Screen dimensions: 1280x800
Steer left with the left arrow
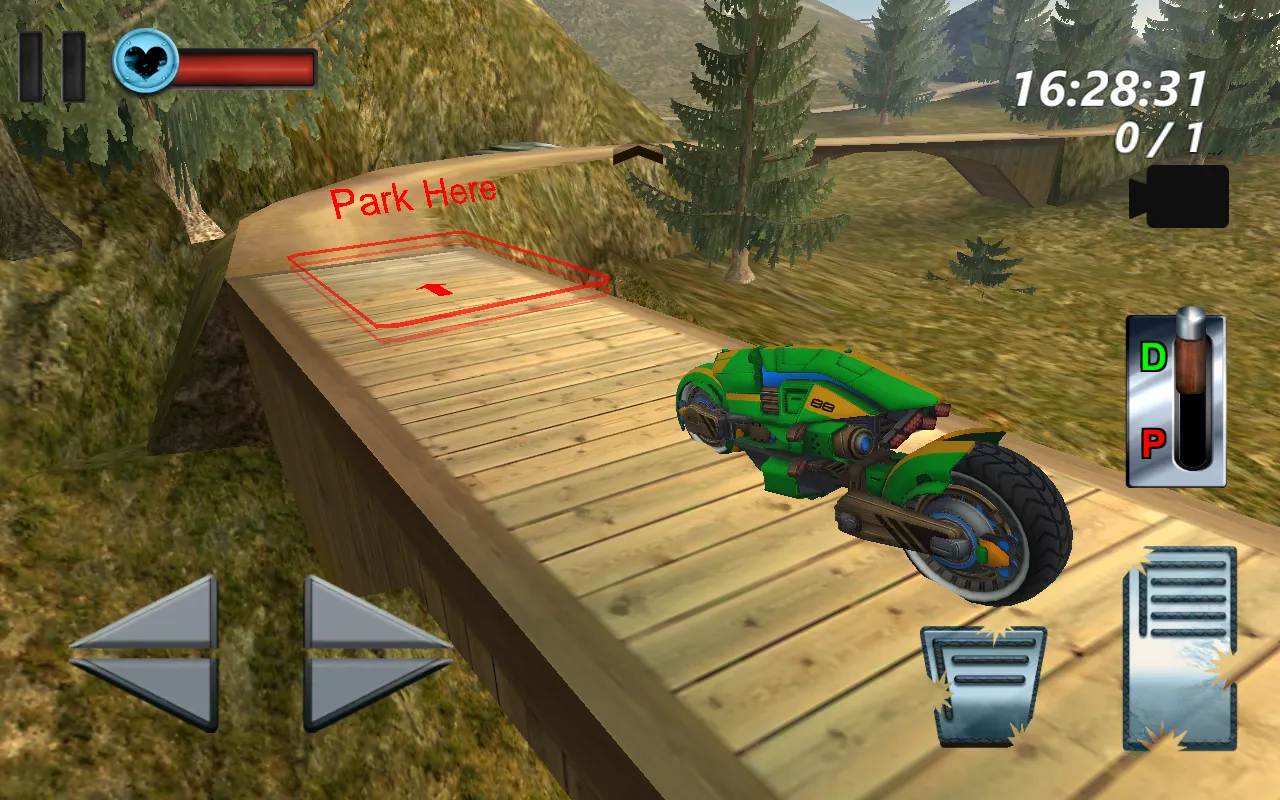148,652
